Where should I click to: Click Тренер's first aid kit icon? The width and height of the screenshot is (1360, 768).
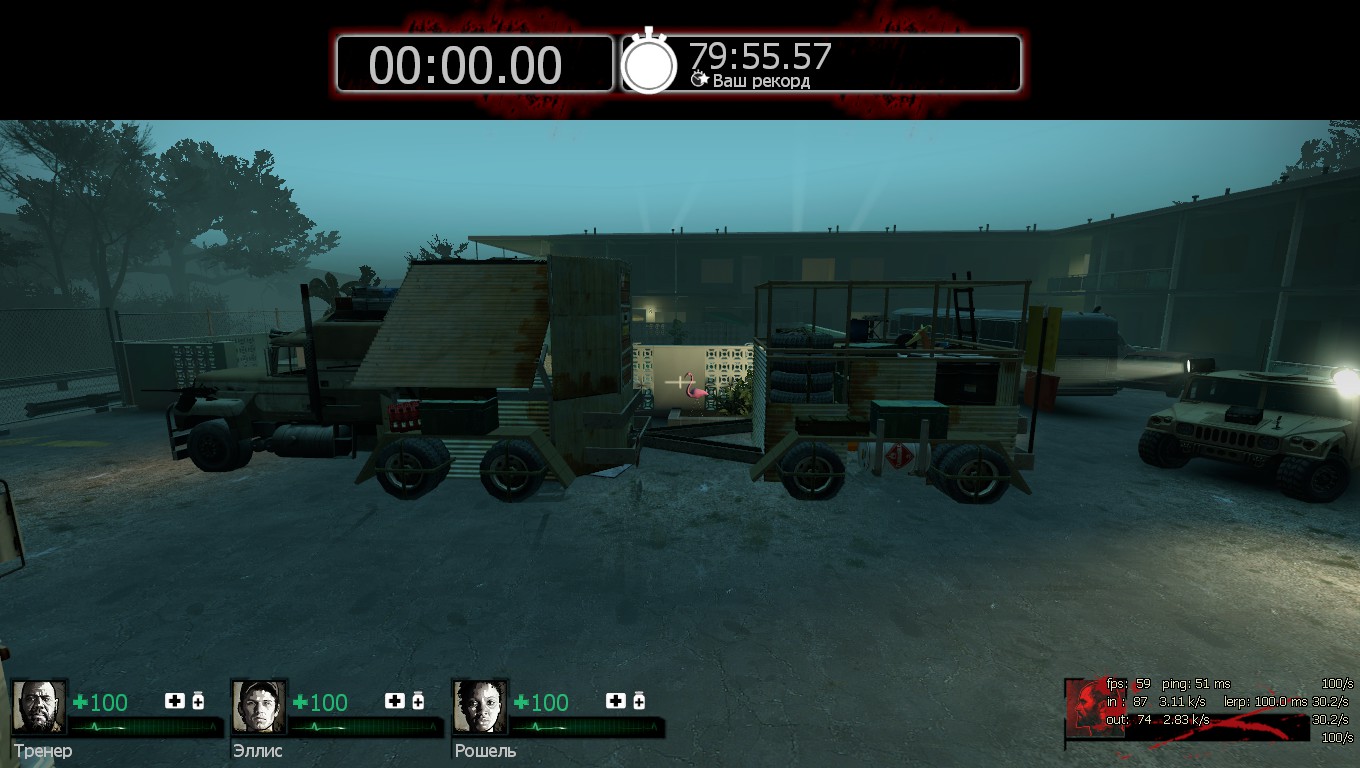tap(175, 701)
